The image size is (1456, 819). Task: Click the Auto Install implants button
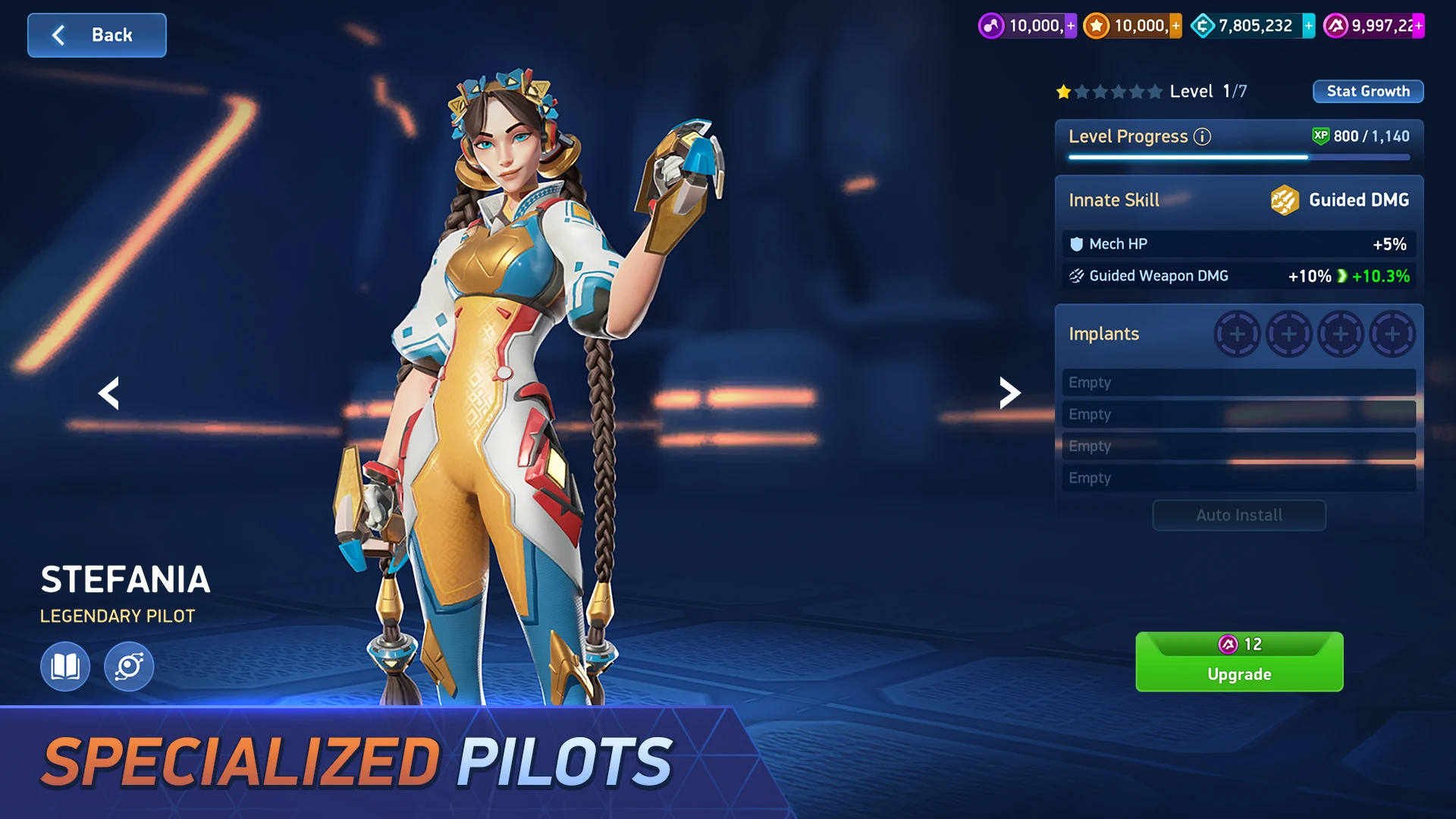point(1238,516)
